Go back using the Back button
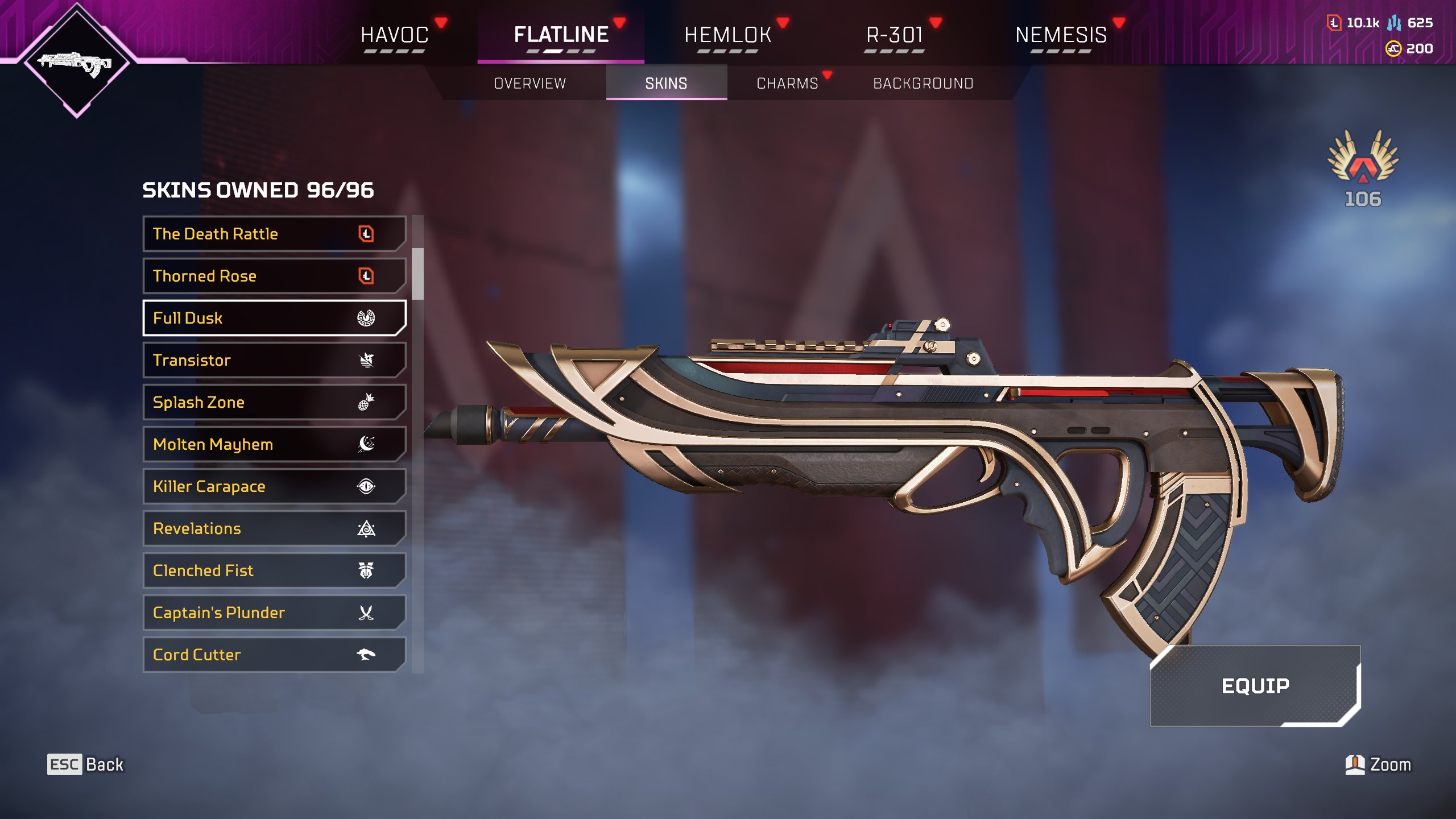 85,764
